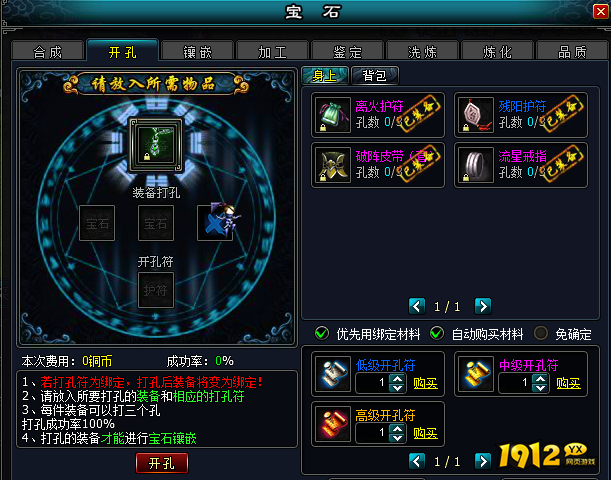Open the 炼化 tab
Viewport: 611px width, 480px height.
tap(497, 51)
